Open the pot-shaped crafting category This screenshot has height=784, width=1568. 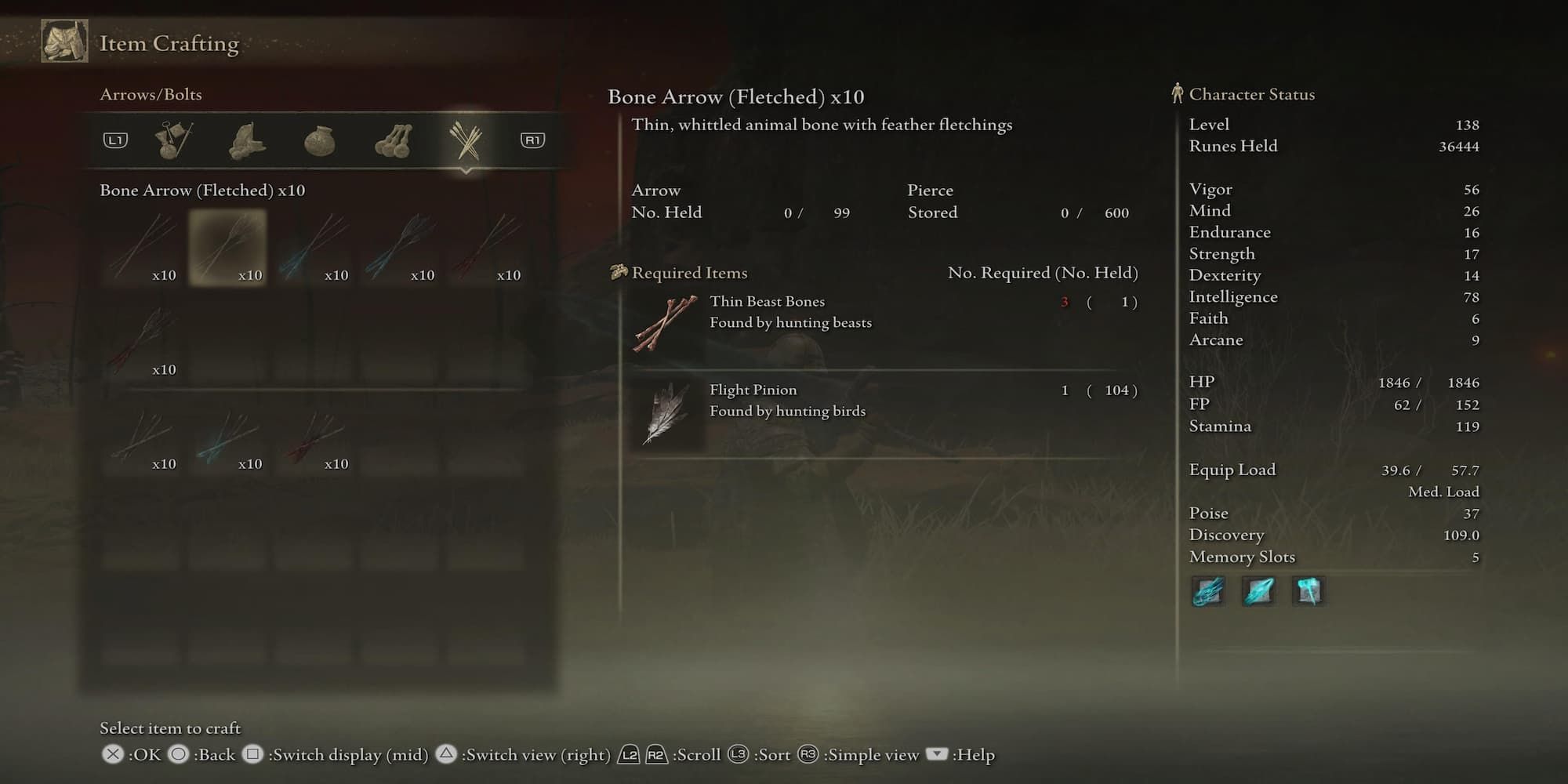click(319, 139)
